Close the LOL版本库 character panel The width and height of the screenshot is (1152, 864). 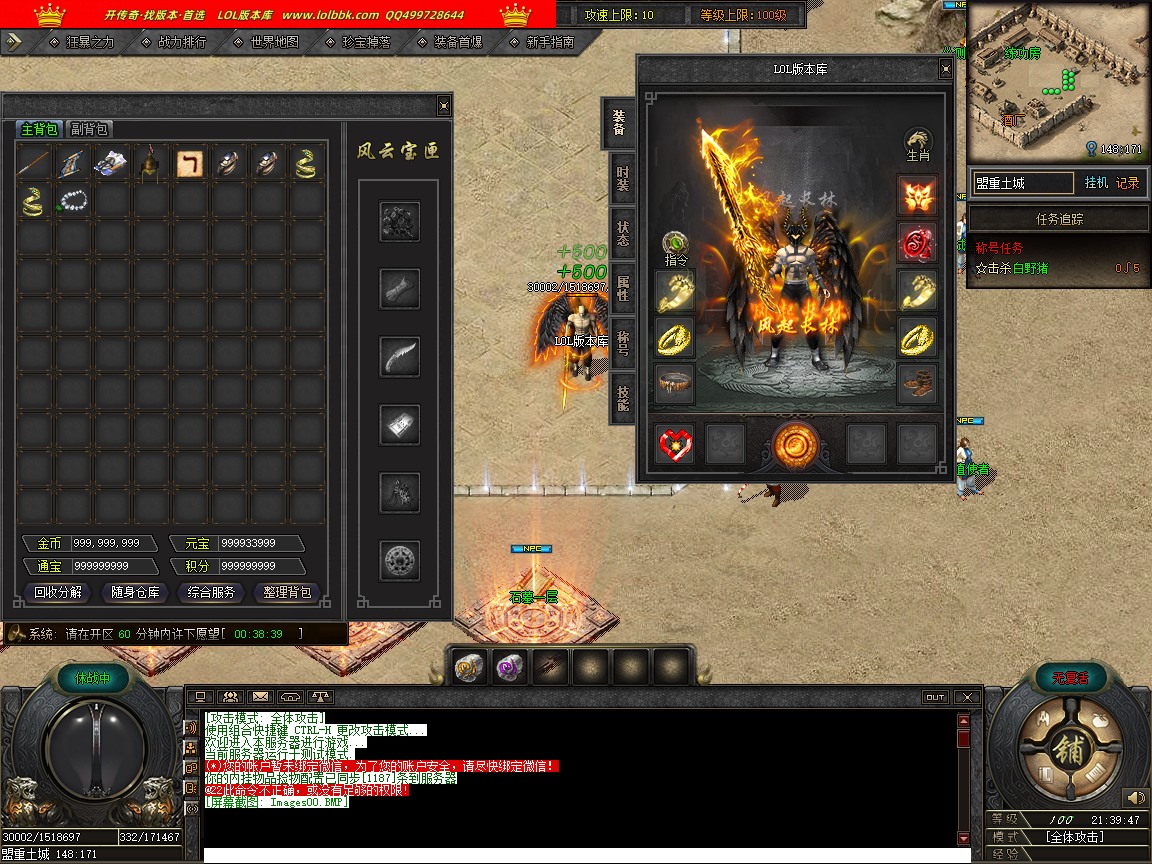945,69
